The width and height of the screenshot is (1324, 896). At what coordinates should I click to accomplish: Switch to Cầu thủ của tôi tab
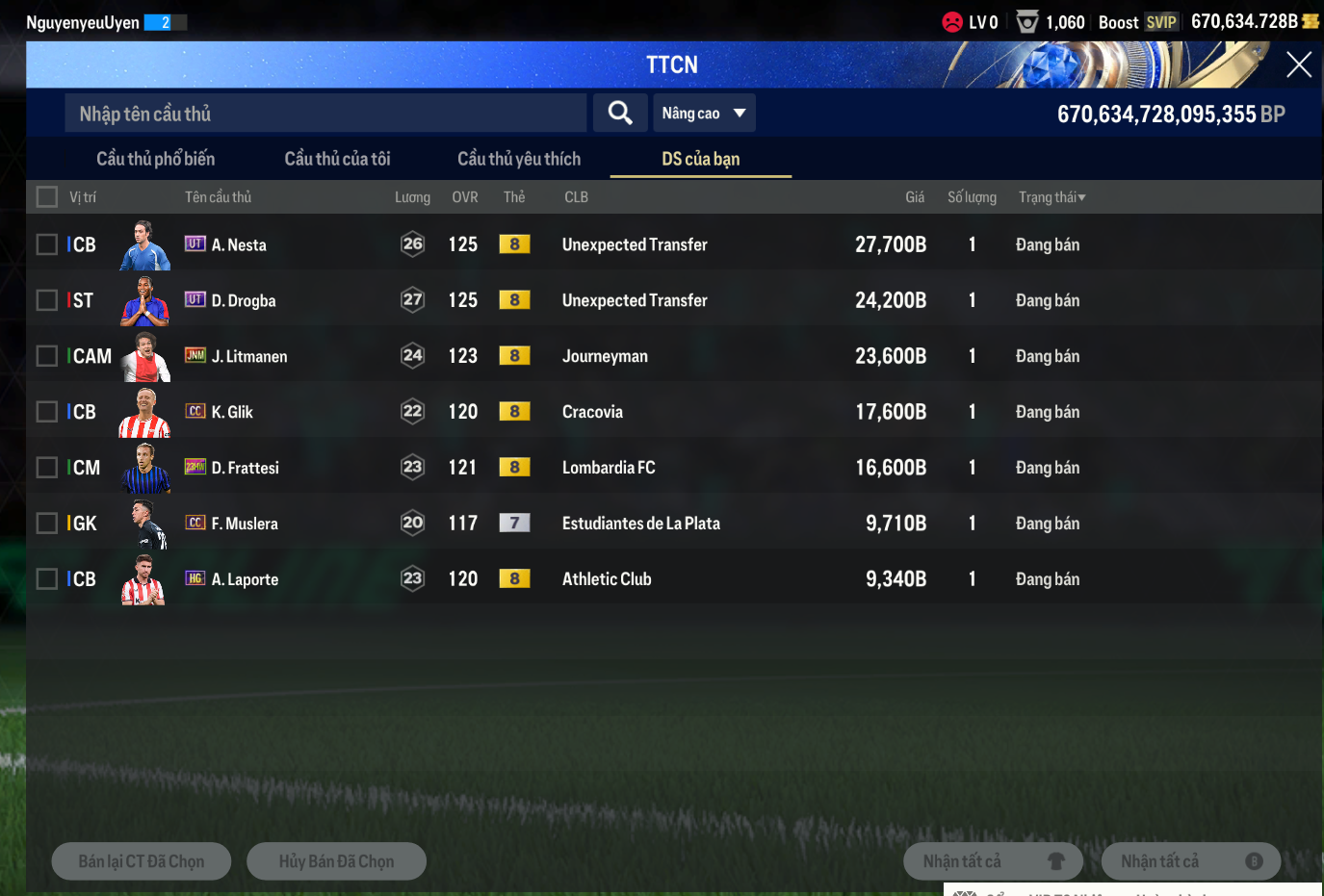tap(337, 159)
